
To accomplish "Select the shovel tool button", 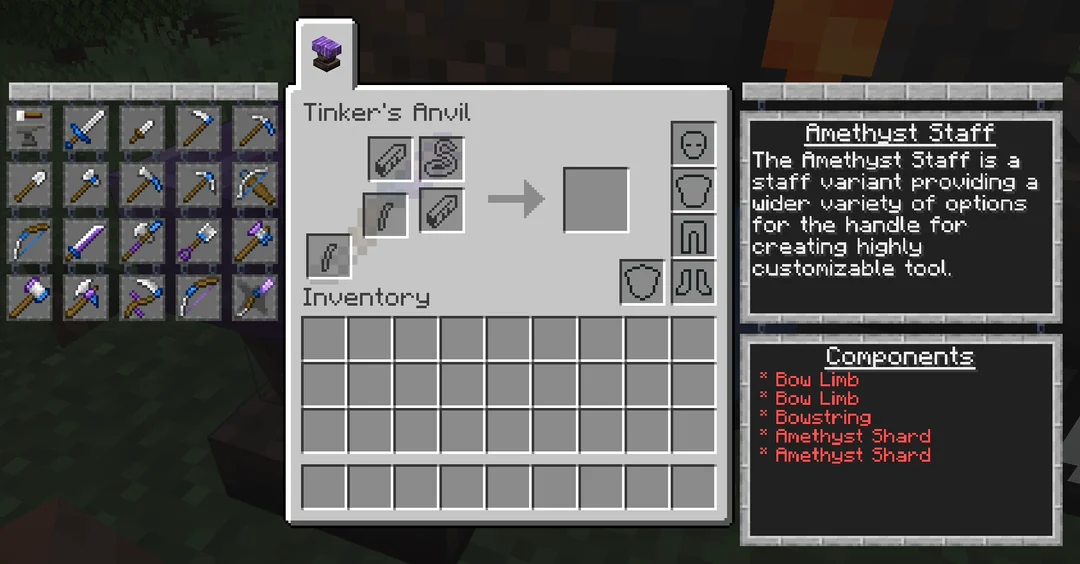I will tap(29, 185).
